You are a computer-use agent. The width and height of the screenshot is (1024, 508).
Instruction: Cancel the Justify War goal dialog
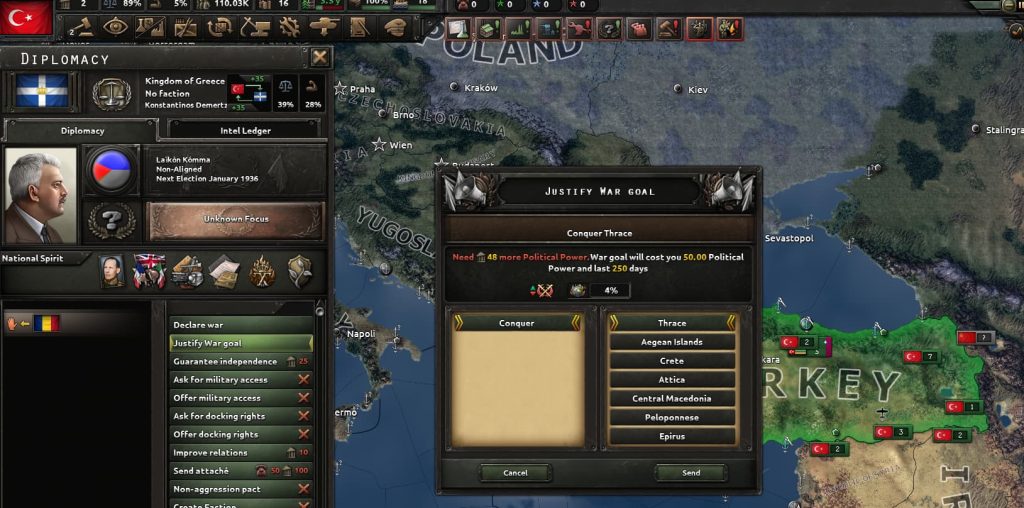click(515, 473)
